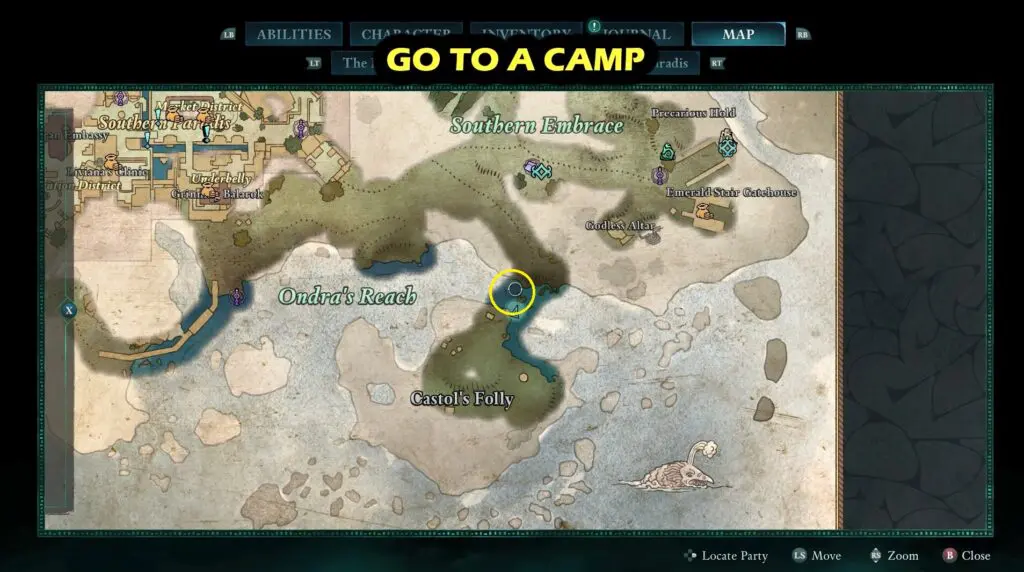Click the merchant bag icon at Emerald Stair Gatehouse
Viewport: 1024px width, 572px height.
pyautogui.click(x=705, y=211)
